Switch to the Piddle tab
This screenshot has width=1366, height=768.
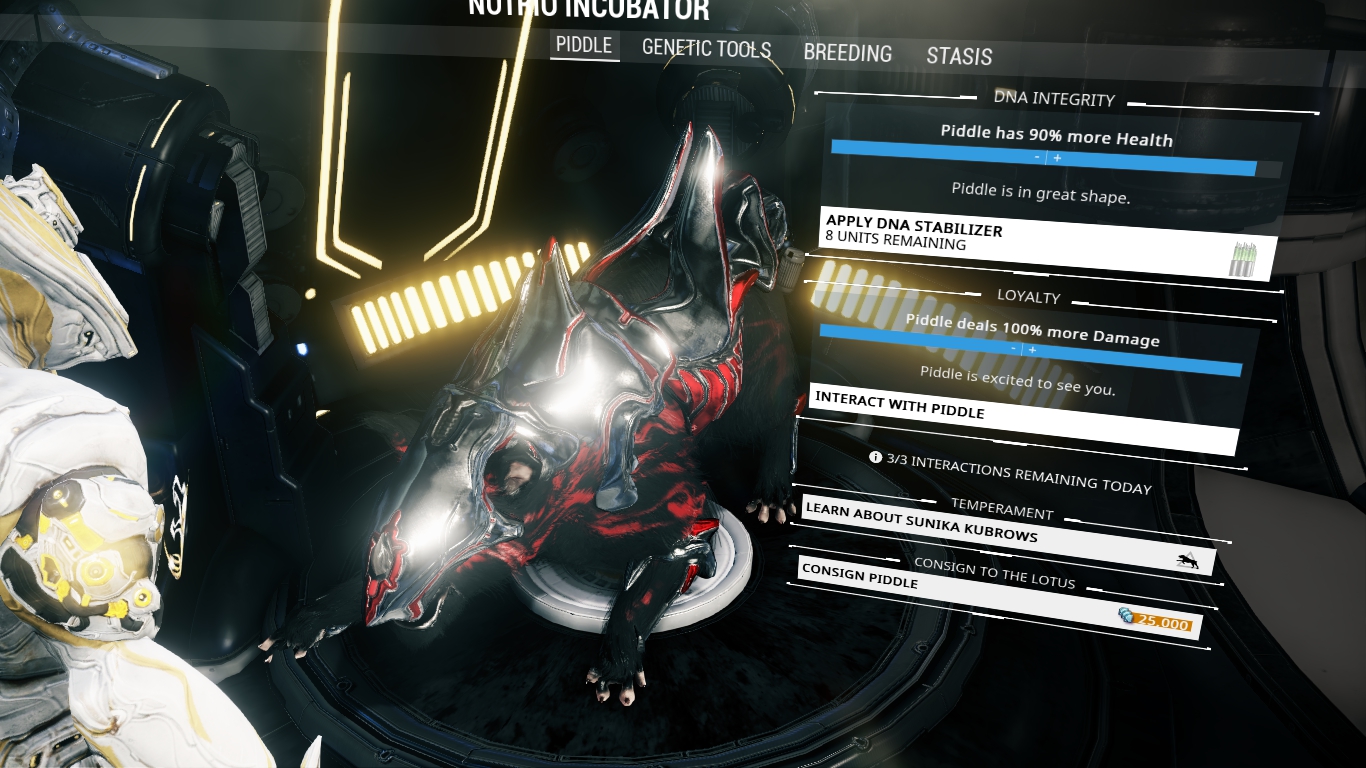[x=584, y=45]
